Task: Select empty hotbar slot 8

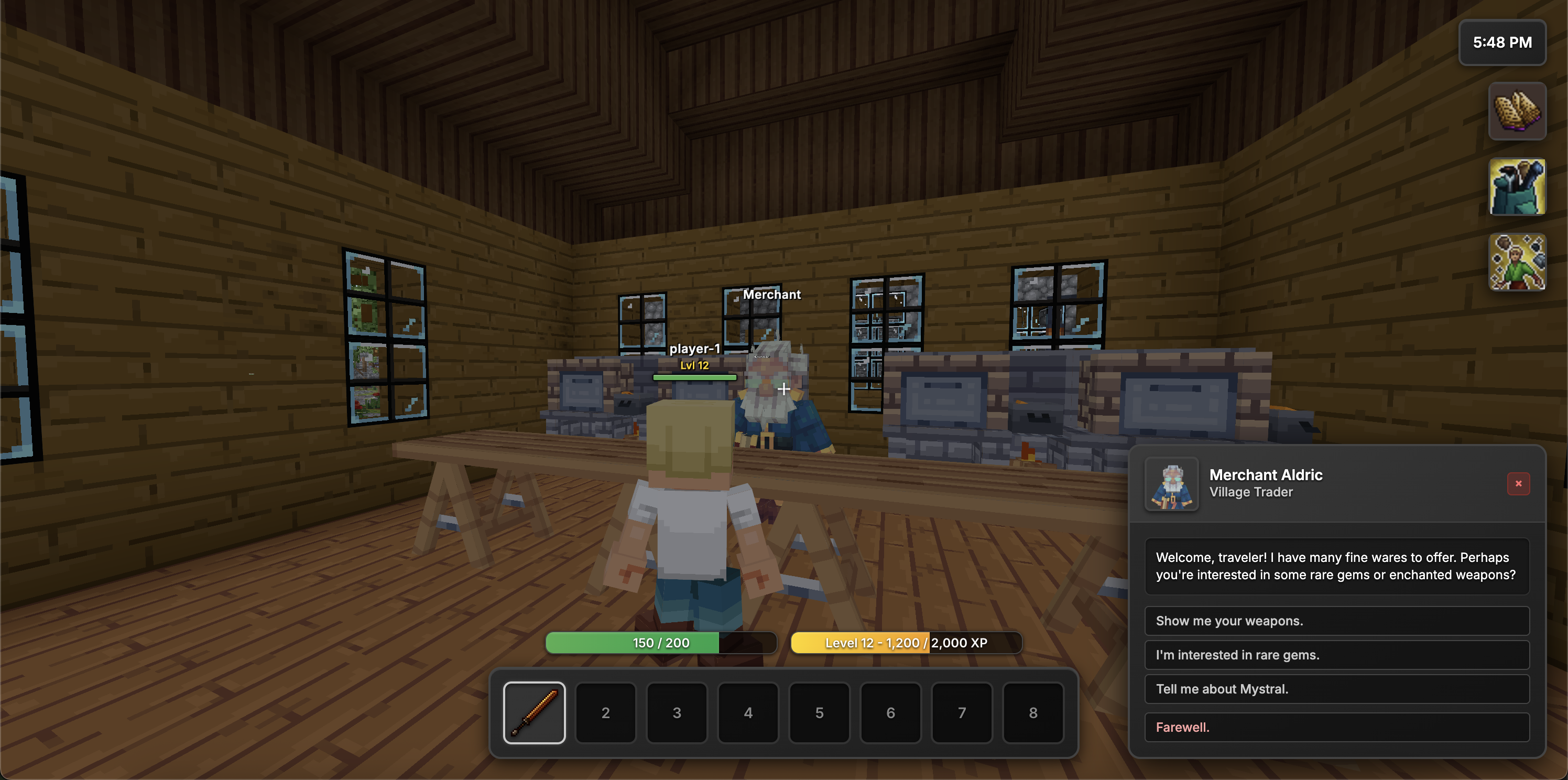Action: click(x=1033, y=712)
